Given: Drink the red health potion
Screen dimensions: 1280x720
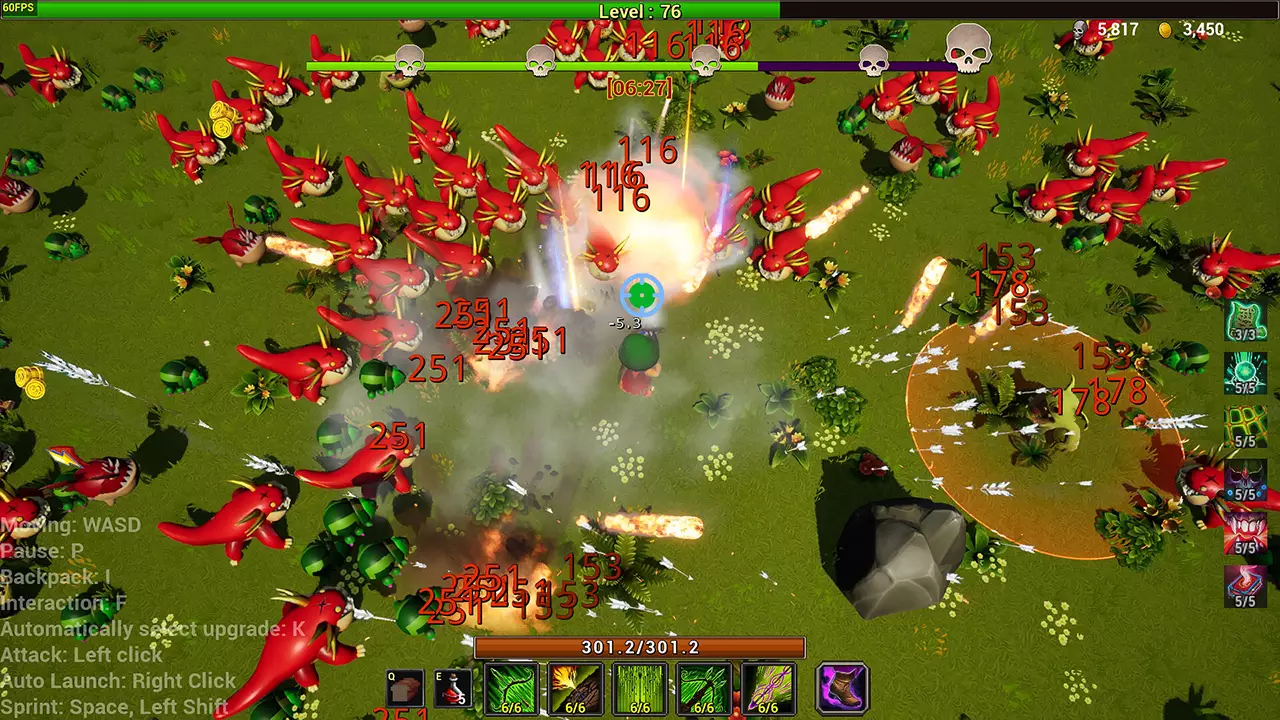Looking at the screenshot, I should click(x=456, y=689).
